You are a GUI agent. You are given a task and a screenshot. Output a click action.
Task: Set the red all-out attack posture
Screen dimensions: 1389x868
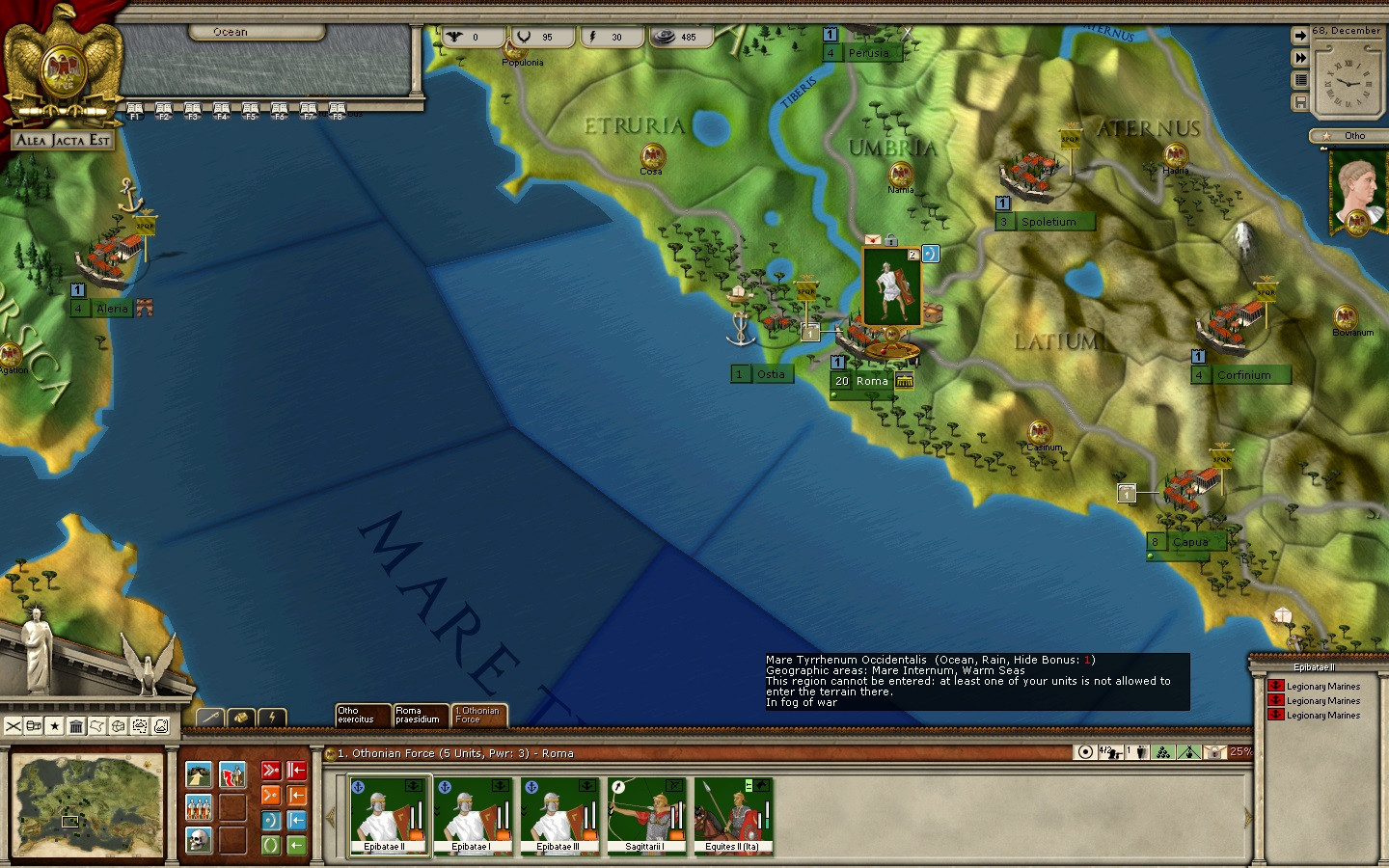click(x=271, y=771)
